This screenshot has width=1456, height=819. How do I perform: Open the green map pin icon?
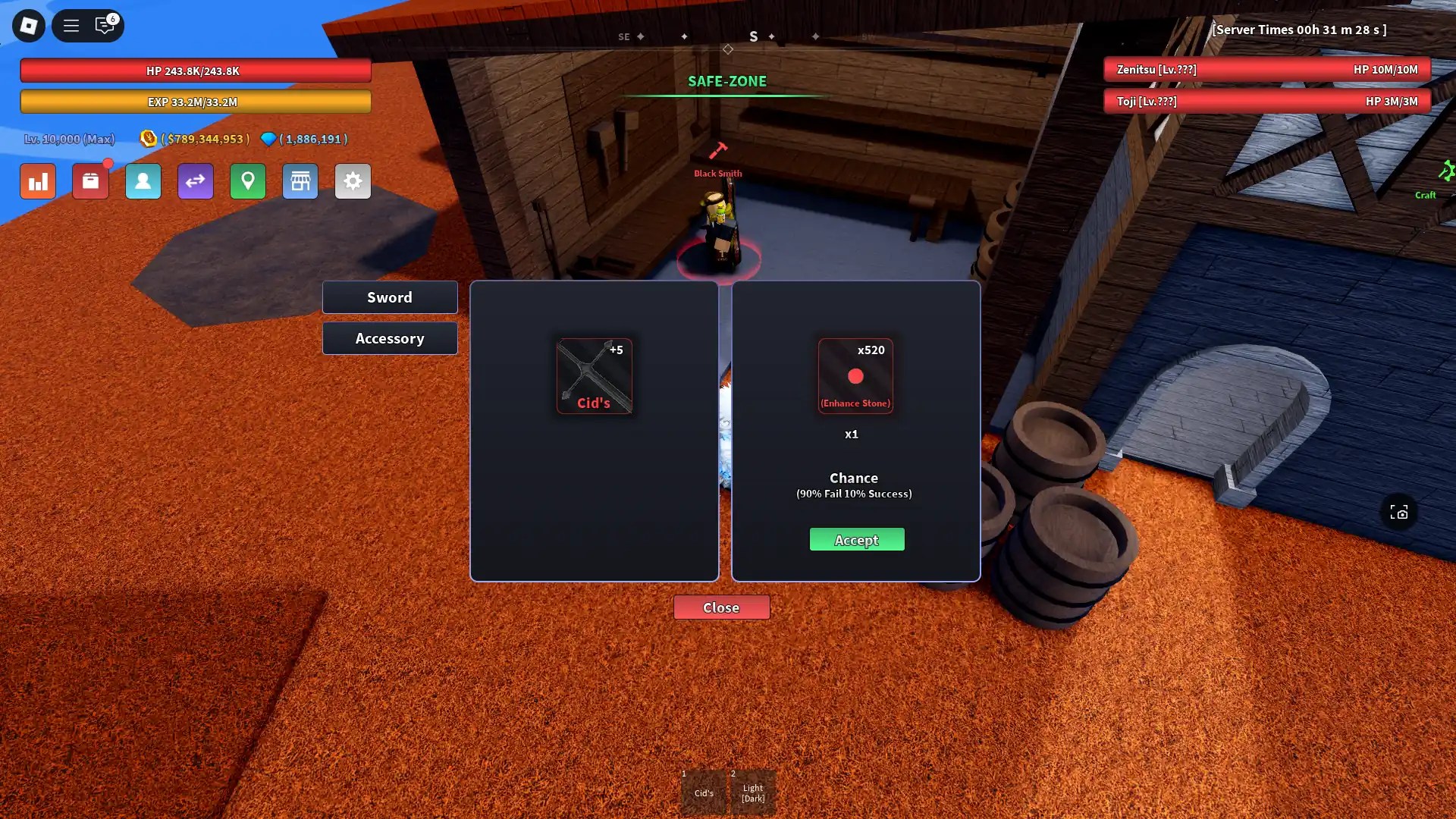[248, 181]
